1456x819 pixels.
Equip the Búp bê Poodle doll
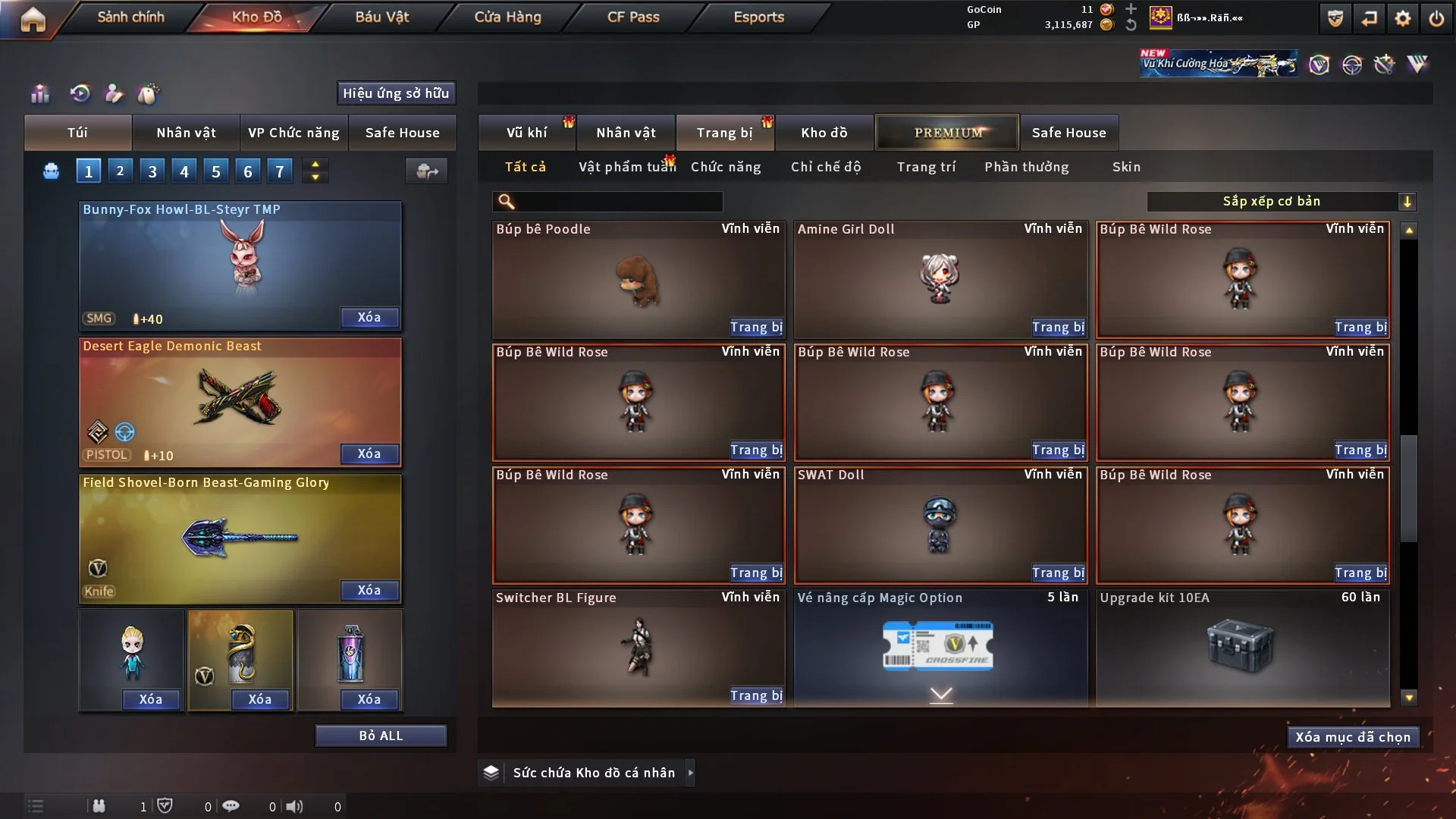(x=756, y=327)
